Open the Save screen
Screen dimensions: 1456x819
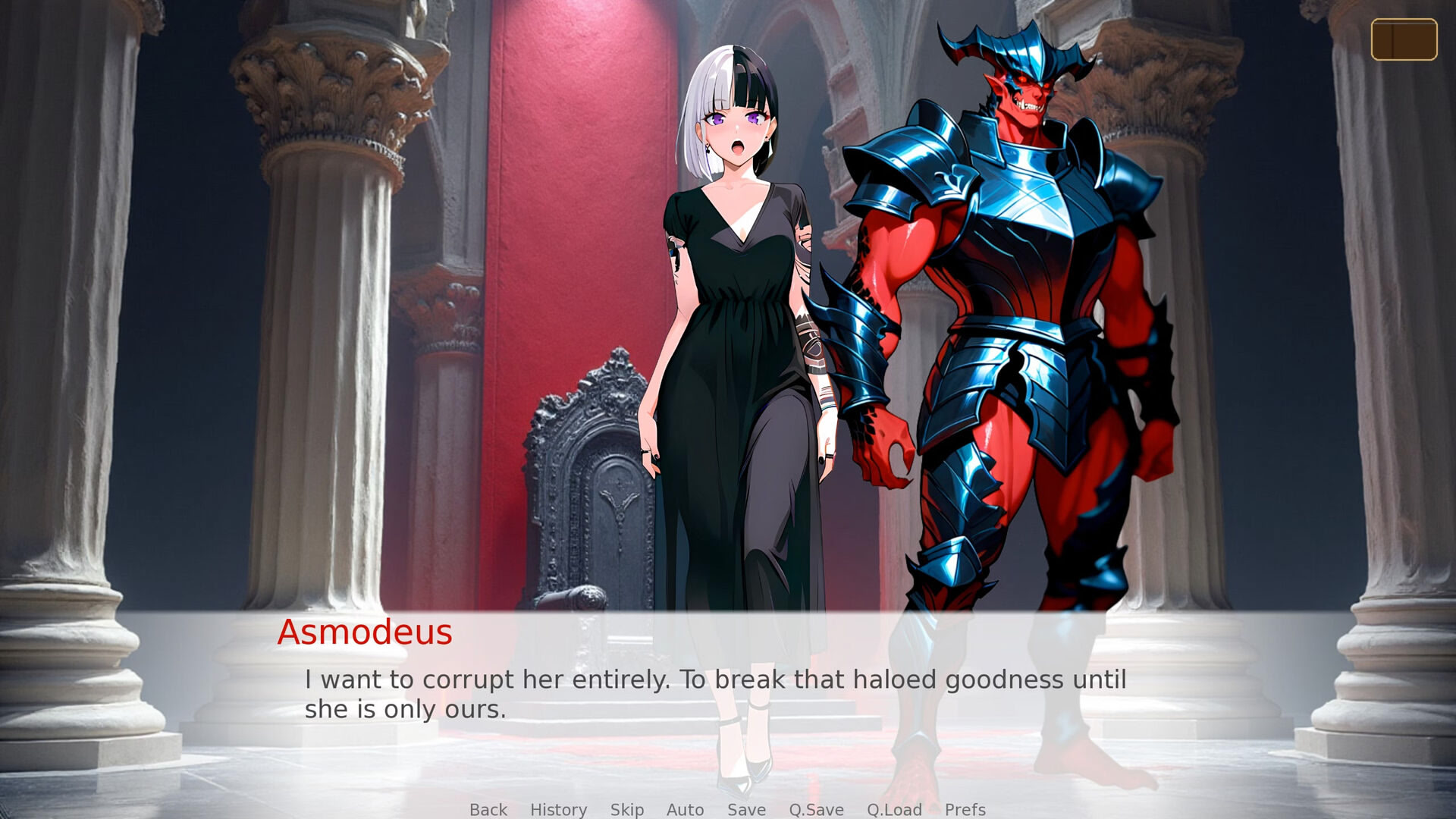click(x=745, y=810)
